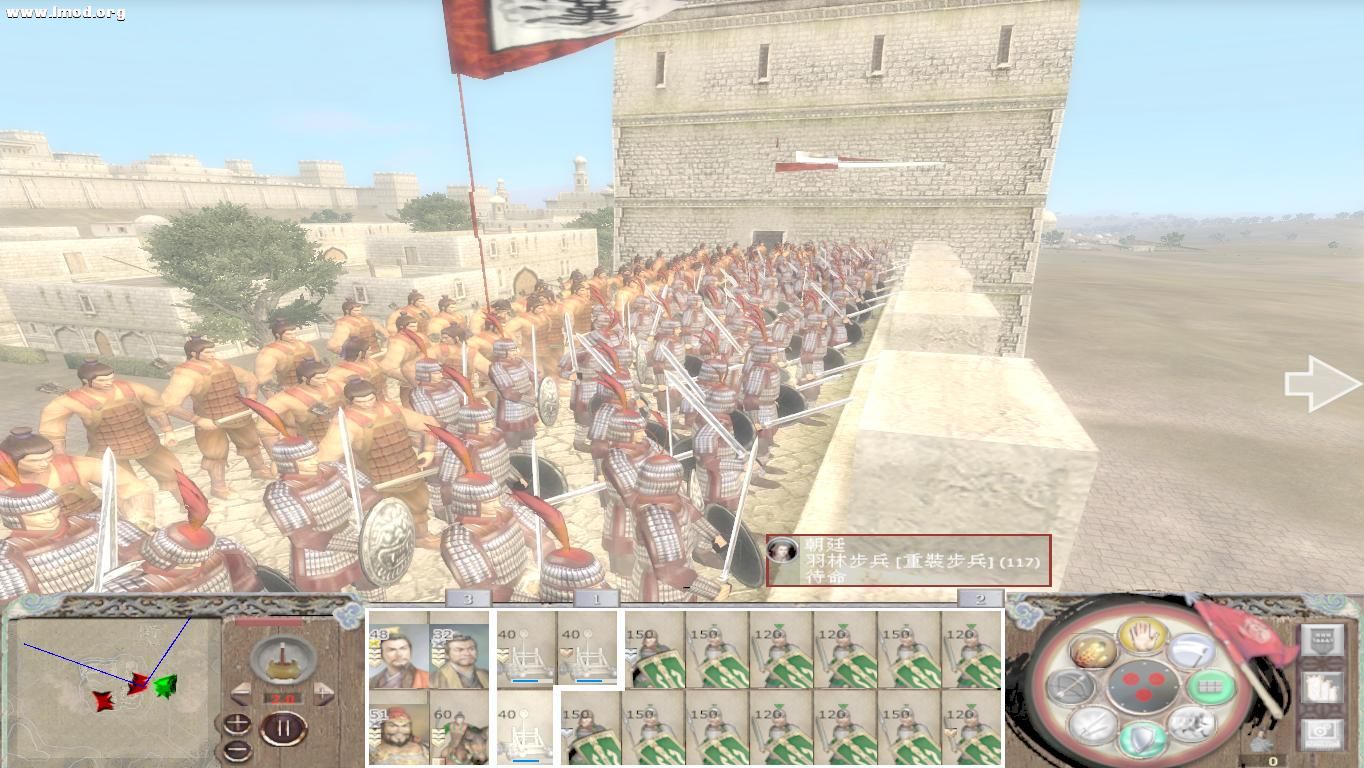Click the running-man speed icon
This screenshot has width=1364, height=768.
[1189, 723]
